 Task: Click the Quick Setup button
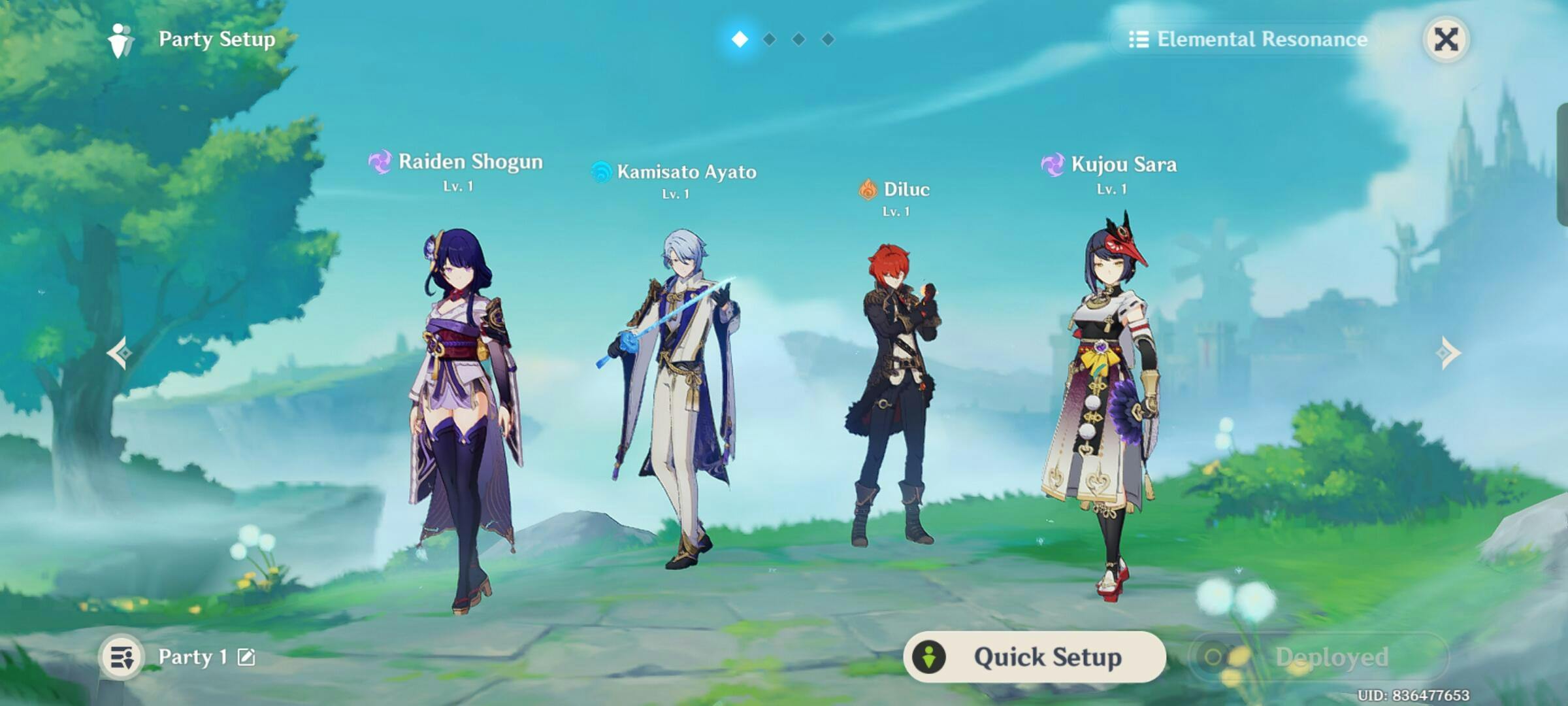click(x=1034, y=657)
